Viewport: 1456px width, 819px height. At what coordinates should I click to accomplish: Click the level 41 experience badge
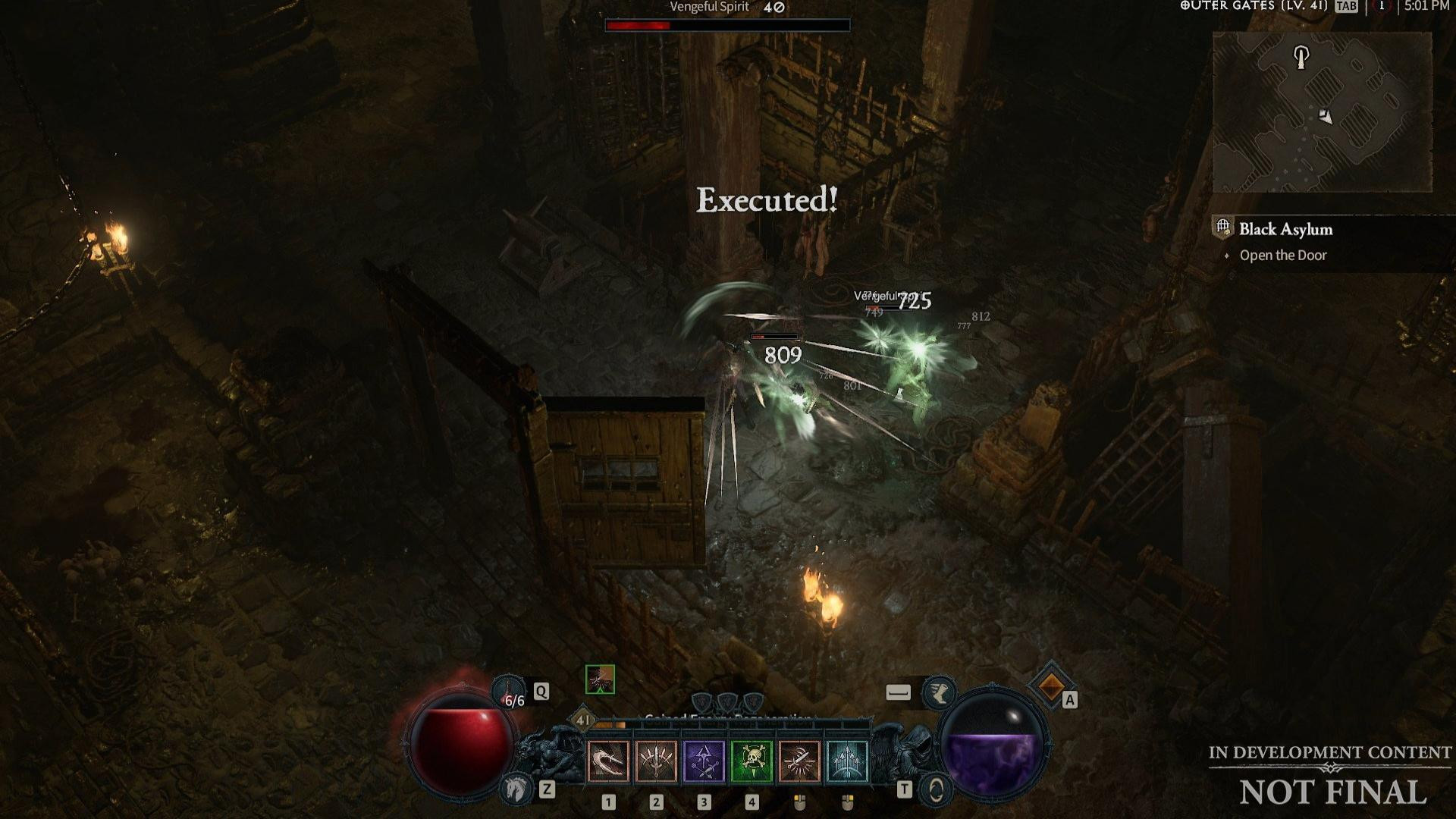(x=582, y=719)
